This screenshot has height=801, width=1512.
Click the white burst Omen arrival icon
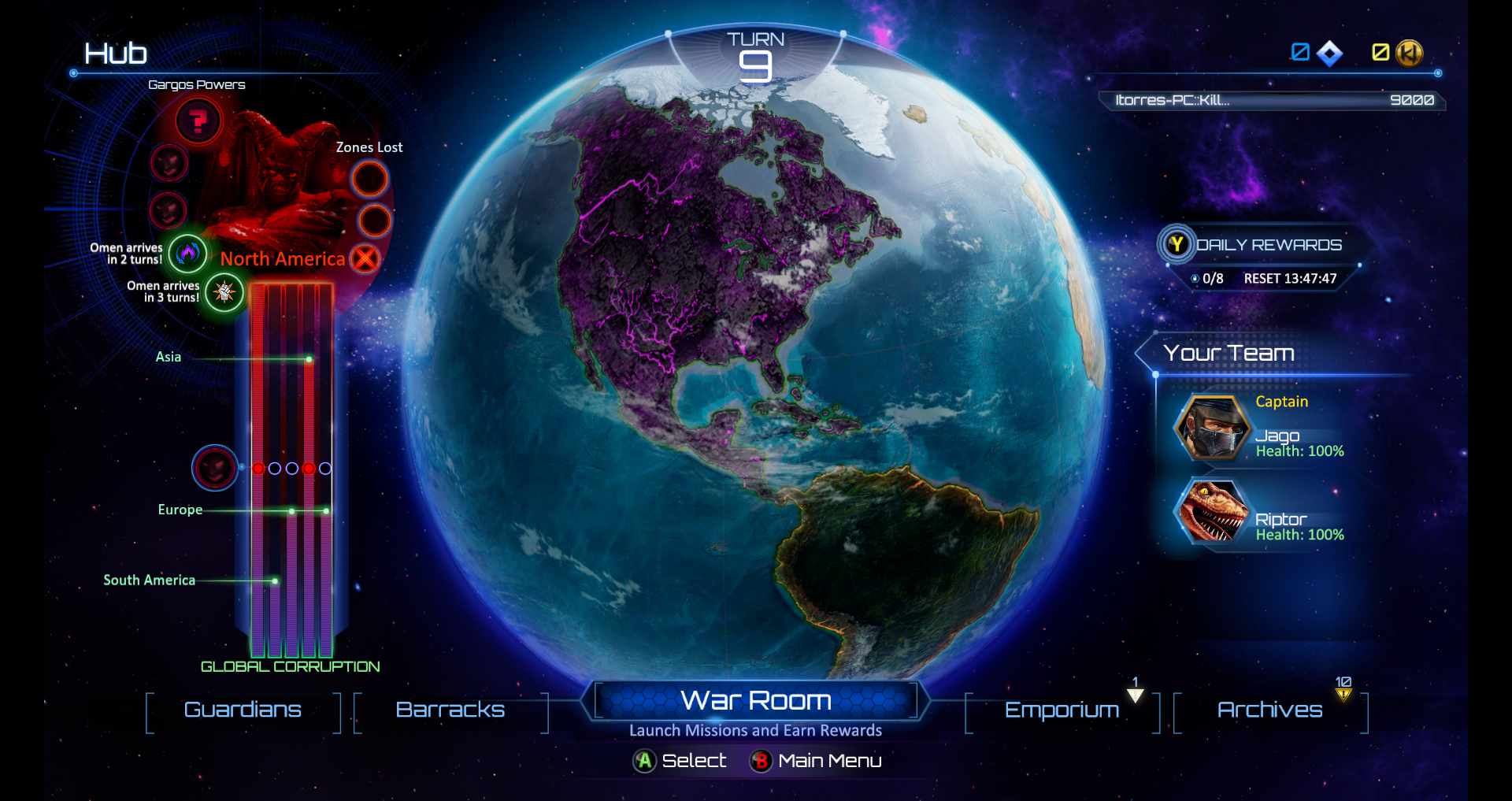224,292
